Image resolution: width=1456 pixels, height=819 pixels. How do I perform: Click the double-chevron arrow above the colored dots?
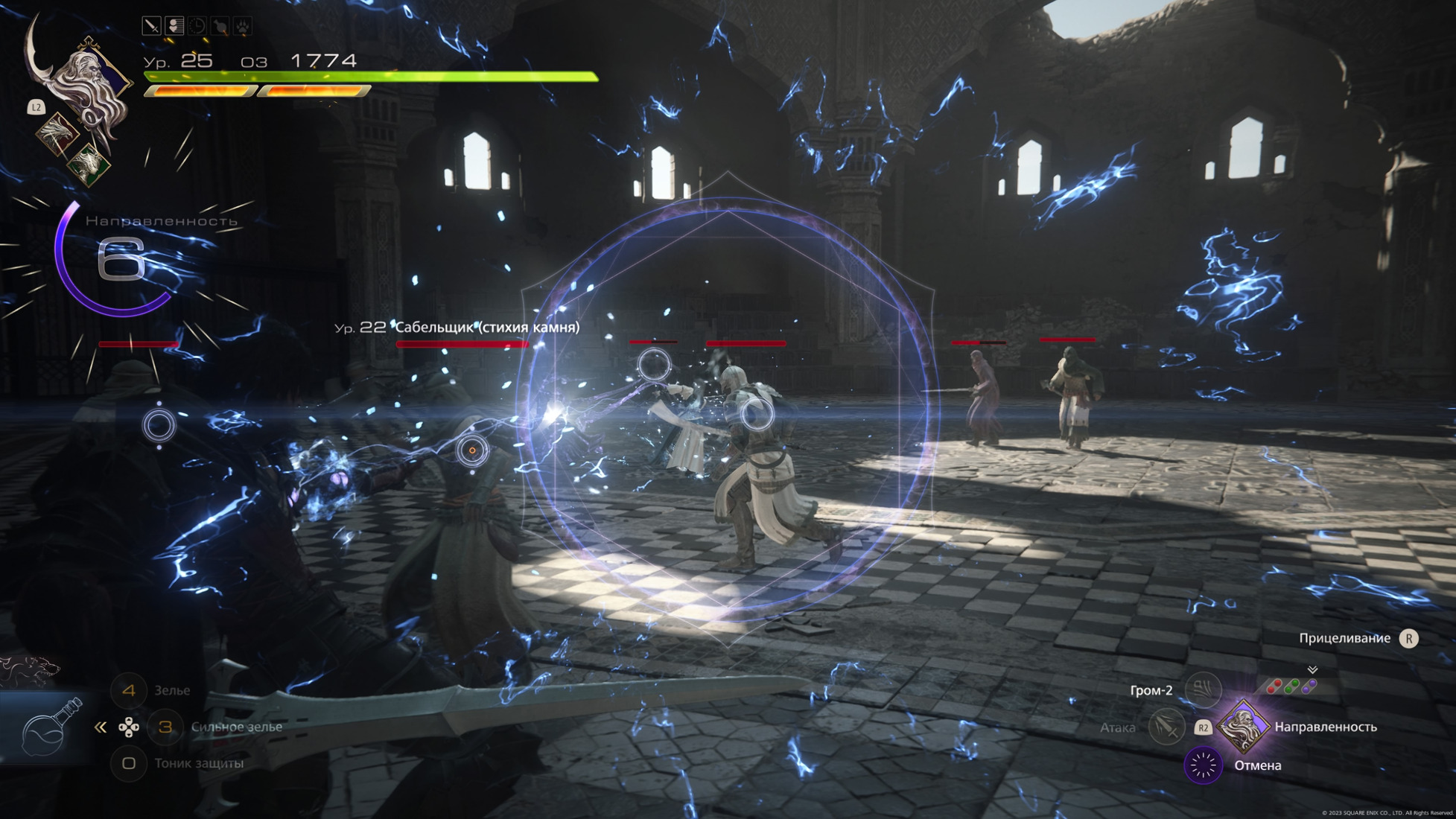(x=1312, y=669)
